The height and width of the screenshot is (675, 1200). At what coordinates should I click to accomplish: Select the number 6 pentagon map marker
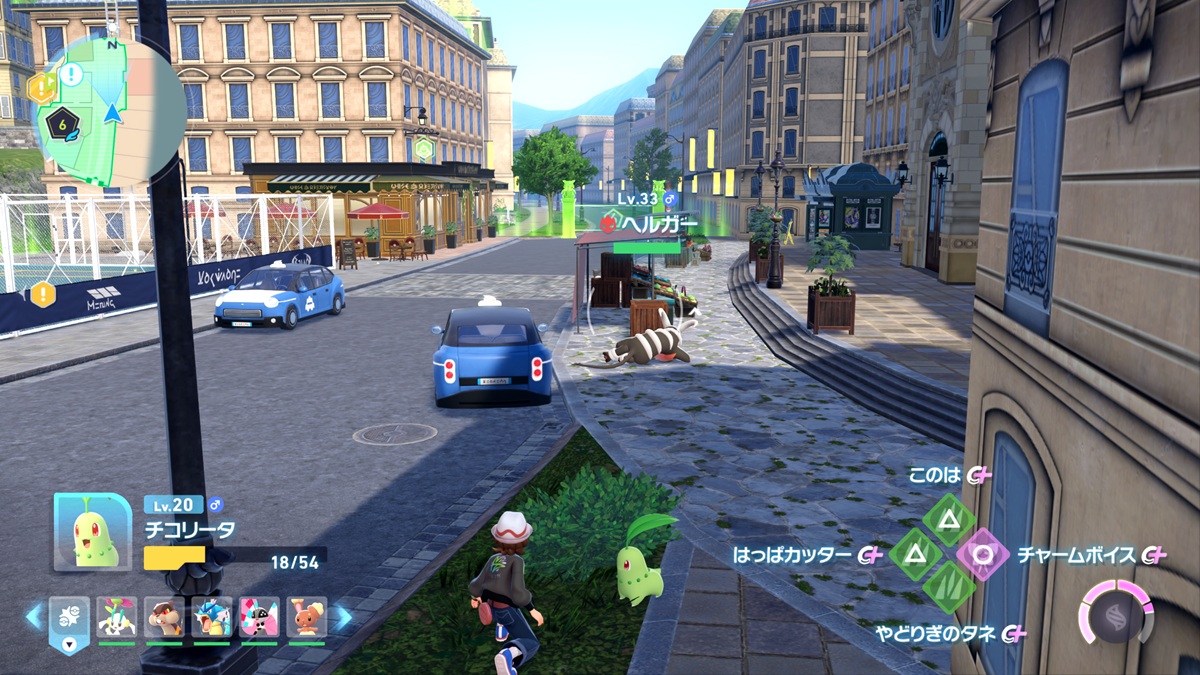pyautogui.click(x=64, y=122)
